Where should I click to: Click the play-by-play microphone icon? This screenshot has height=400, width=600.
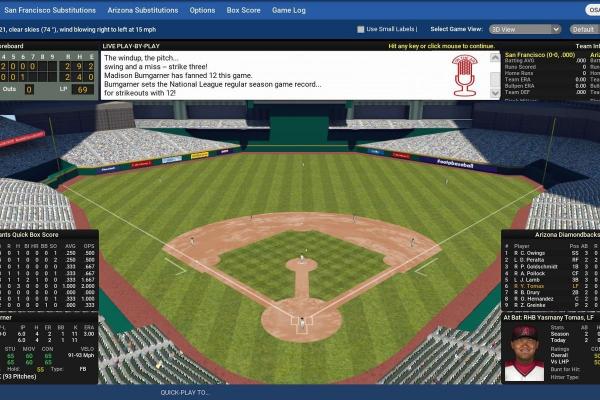tap(464, 74)
